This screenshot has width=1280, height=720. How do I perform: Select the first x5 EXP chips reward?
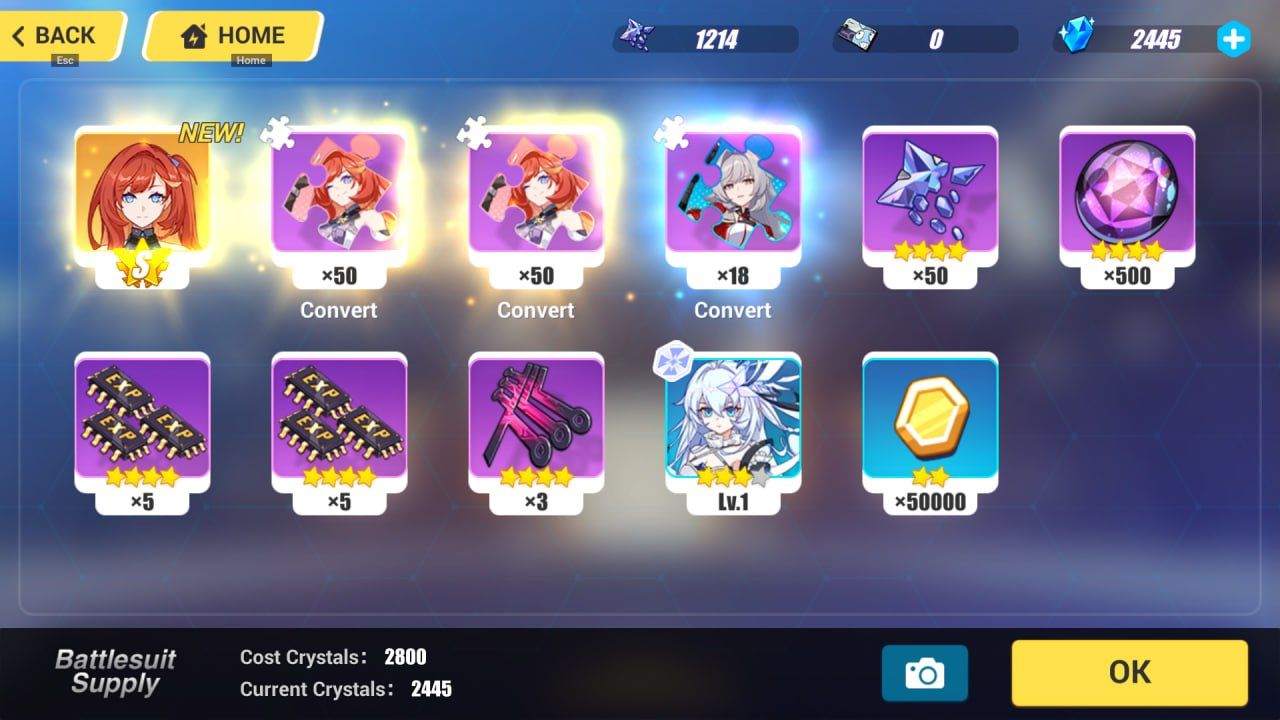click(x=141, y=425)
